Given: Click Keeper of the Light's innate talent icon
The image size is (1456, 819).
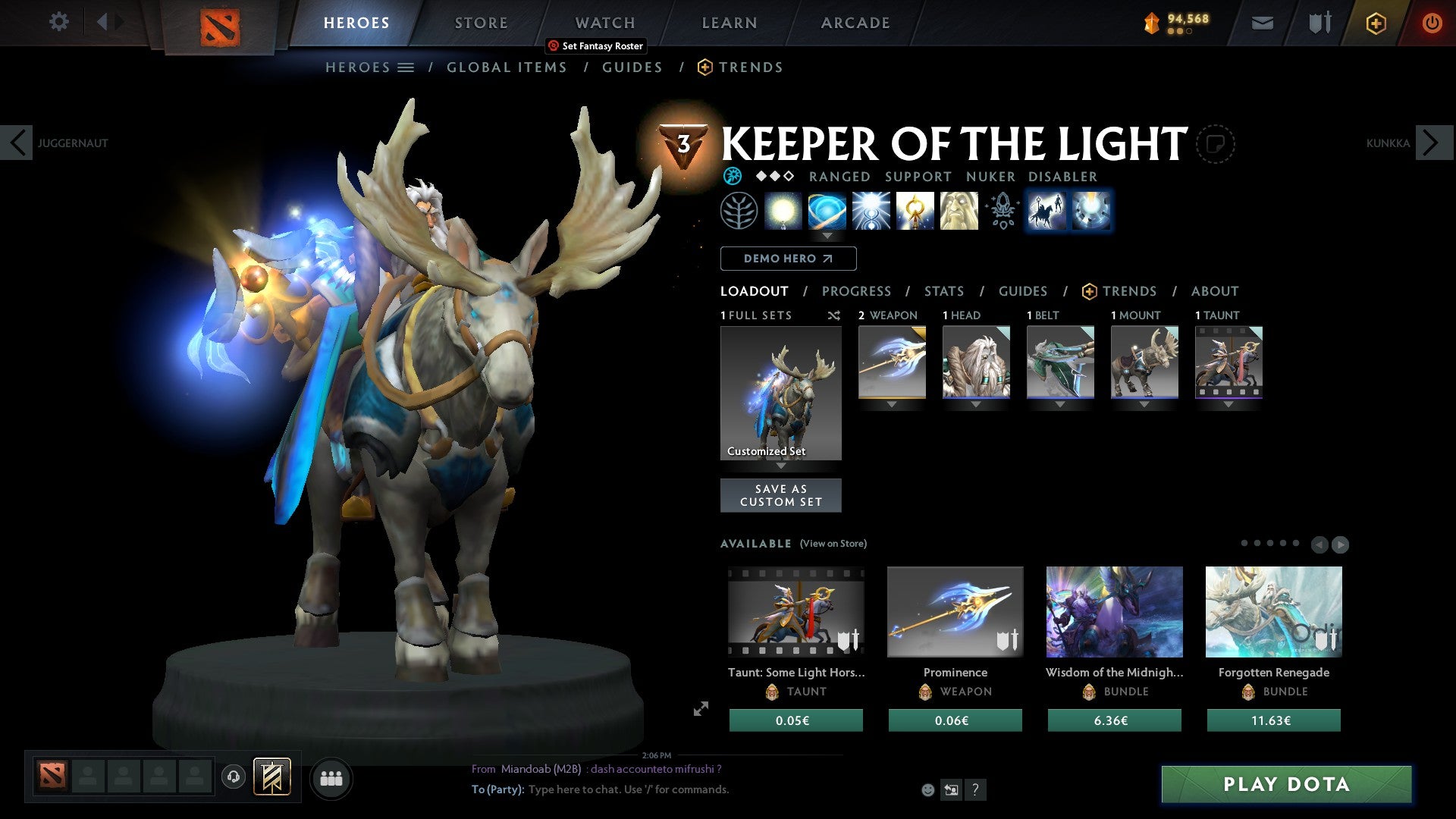Looking at the screenshot, I should tap(739, 211).
